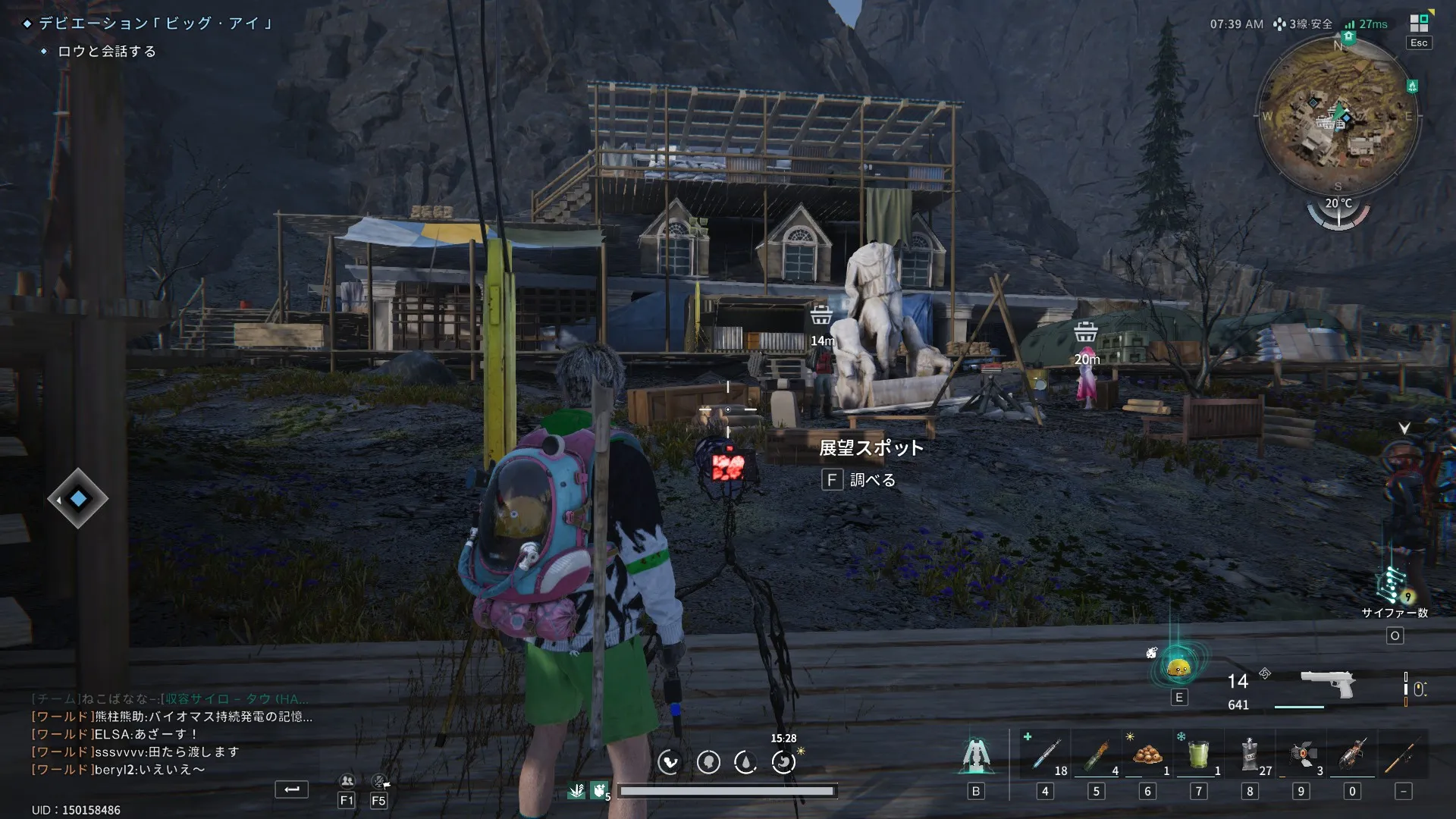Equip the fishing rod hotbar slot
The image size is (1456, 819).
pos(1403,755)
